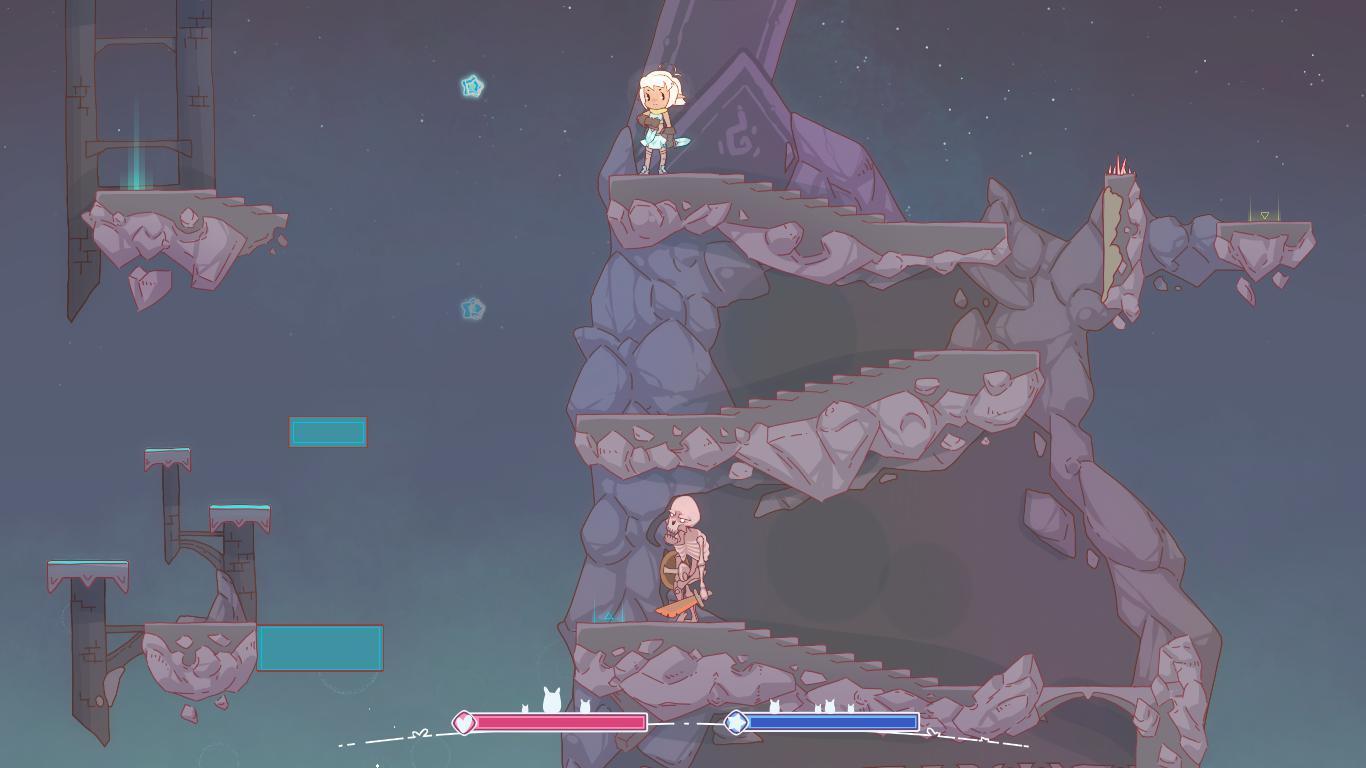Screen dimensions: 1366x768
Task: Click the small teal floating block
Action: coord(328,432)
